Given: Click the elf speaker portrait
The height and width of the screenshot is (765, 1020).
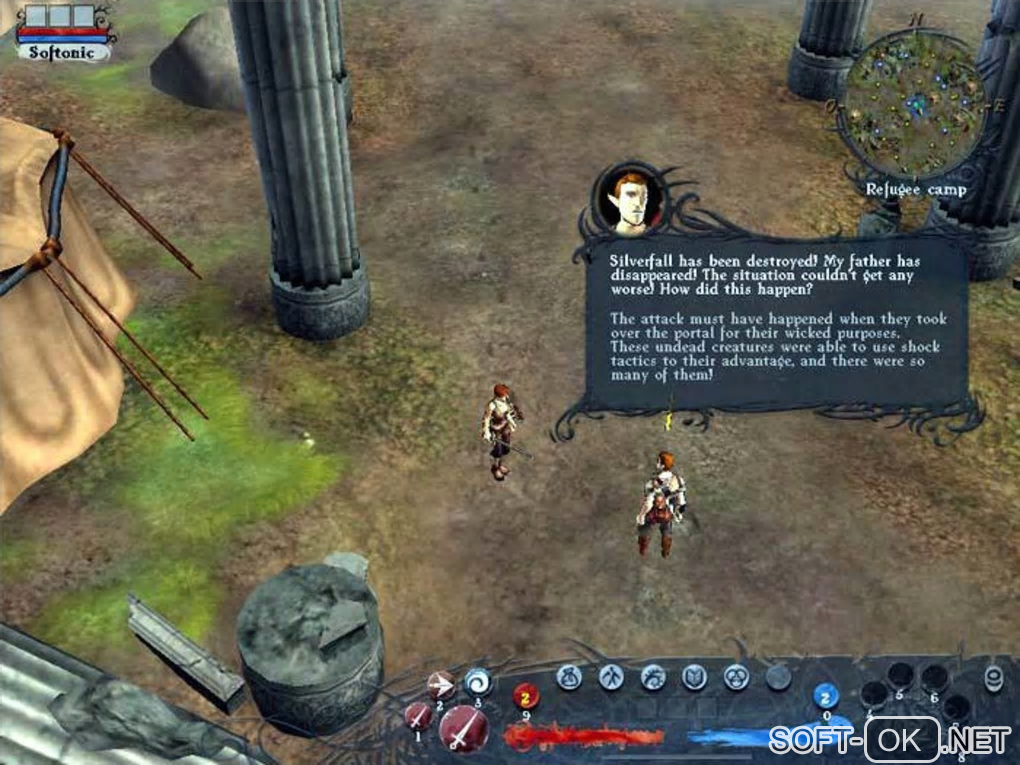Looking at the screenshot, I should [630, 196].
